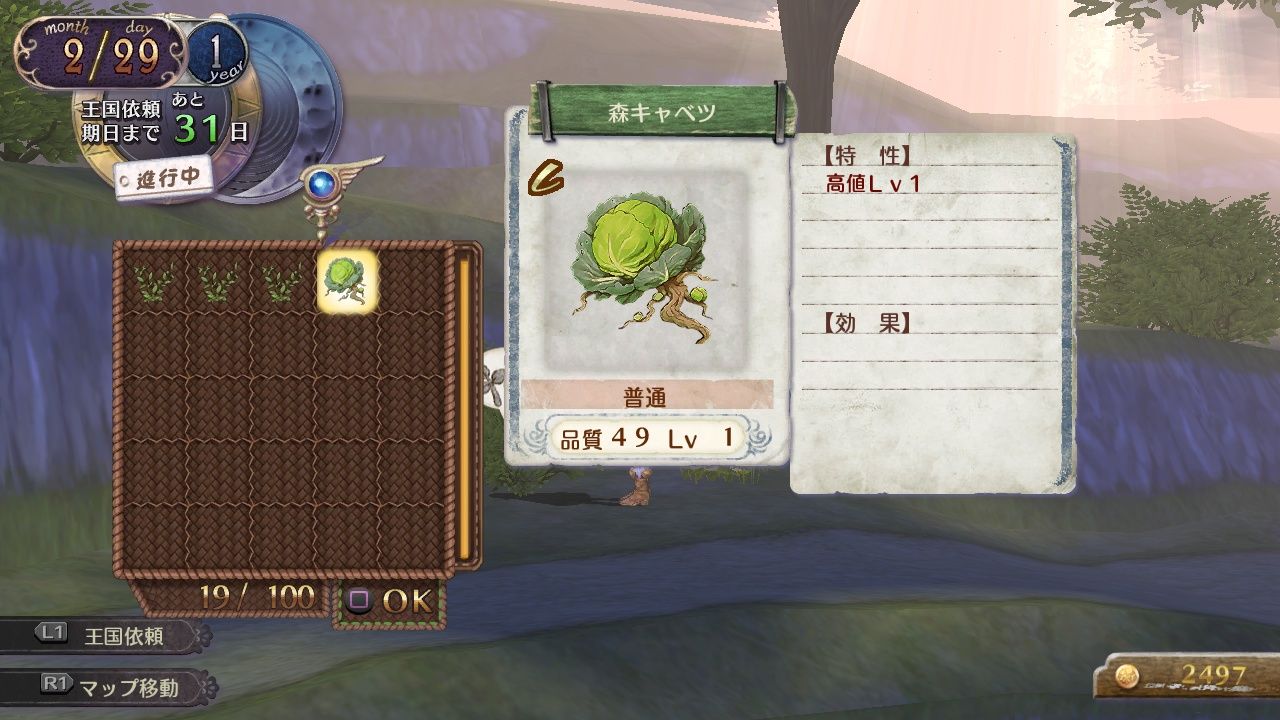Confirm planting with the OK button
Viewport: 1280px width, 720px height.
[x=406, y=601]
